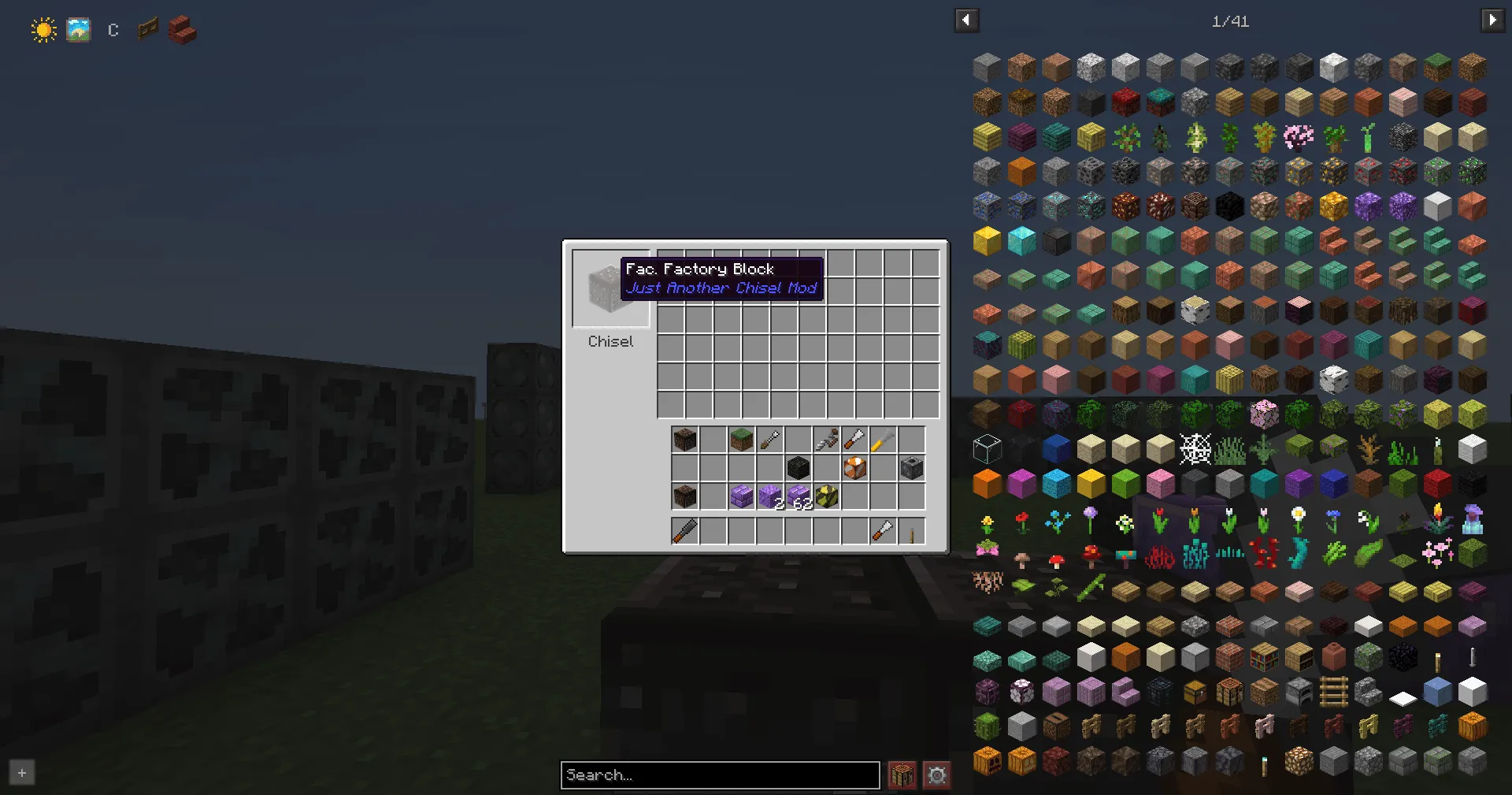Select the cobweb item in the JEI list

1195,449
